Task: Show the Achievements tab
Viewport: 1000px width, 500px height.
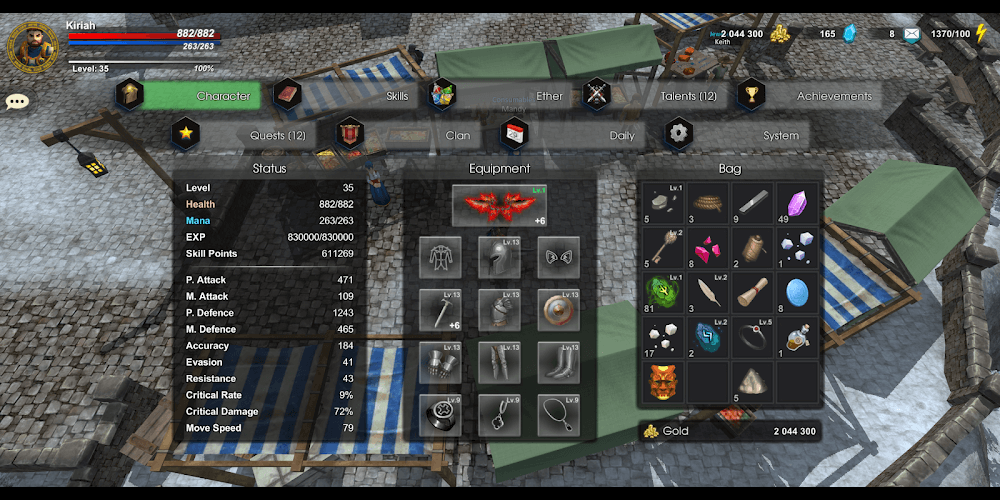Action: (810, 96)
